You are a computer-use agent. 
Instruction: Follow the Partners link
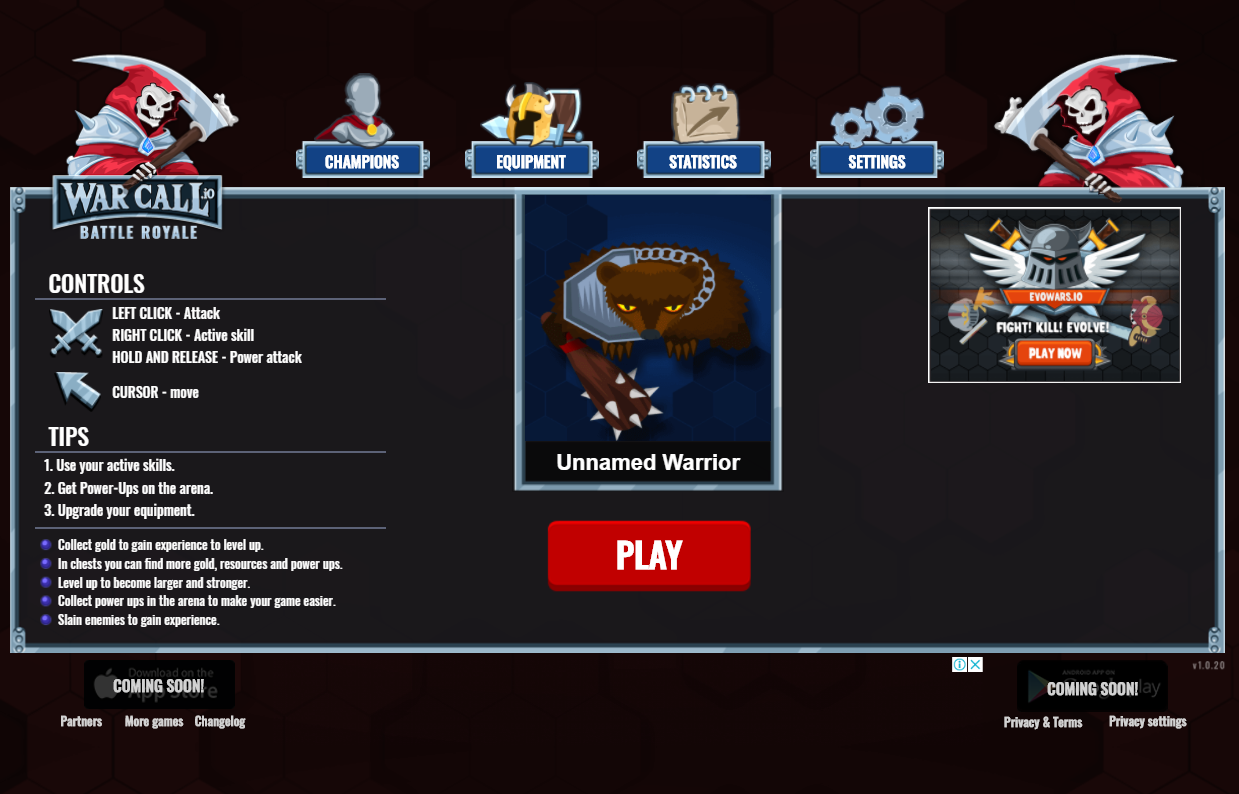click(x=81, y=721)
